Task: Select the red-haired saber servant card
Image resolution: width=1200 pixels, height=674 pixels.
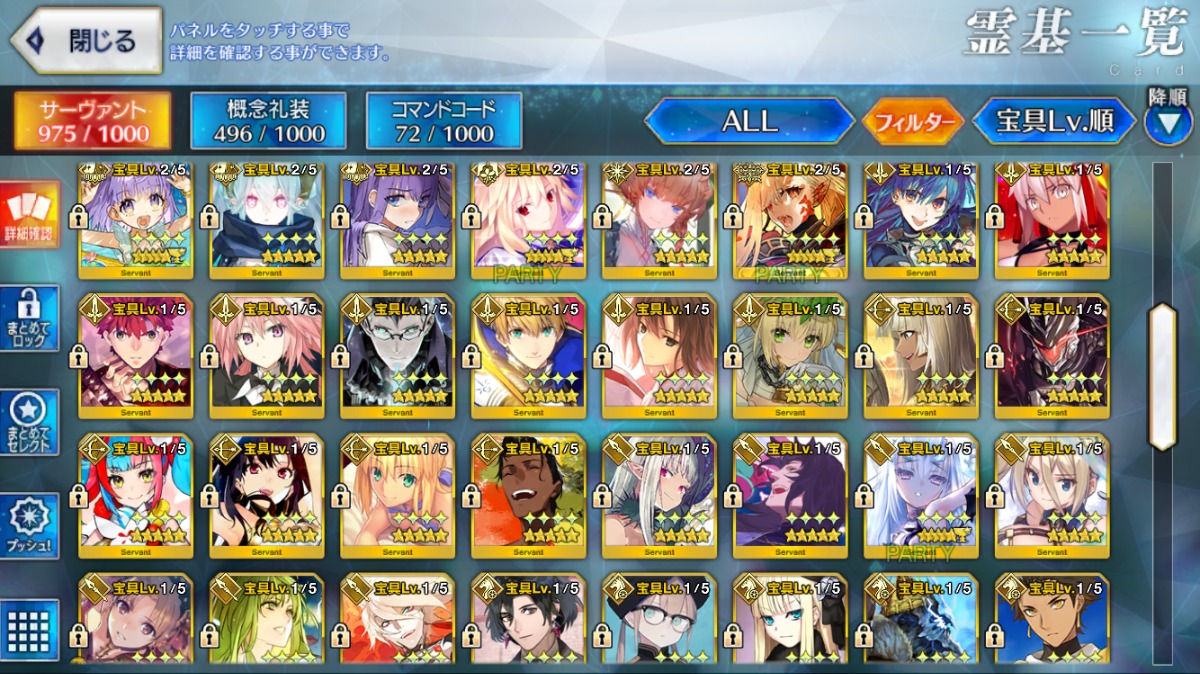Action: [136, 356]
